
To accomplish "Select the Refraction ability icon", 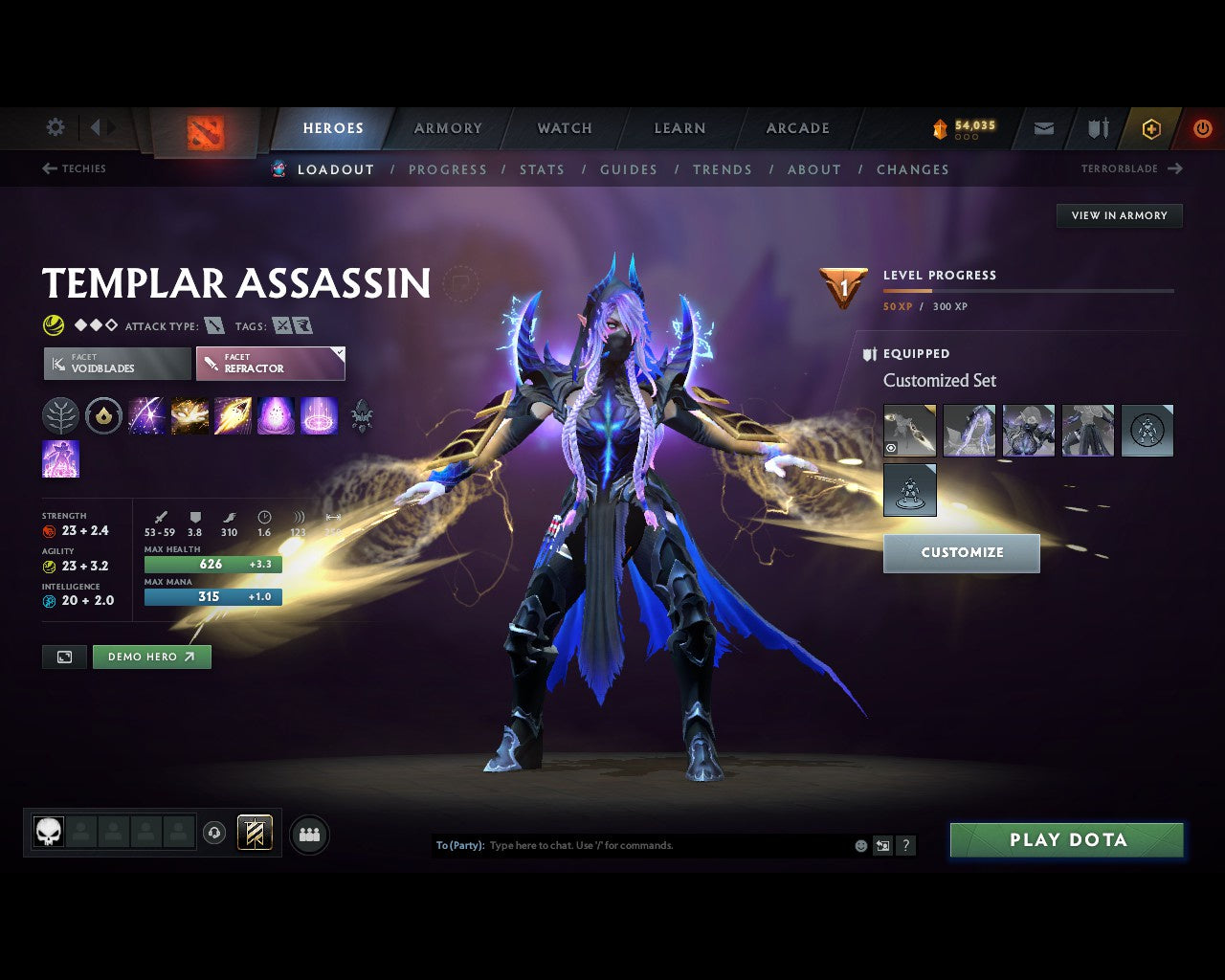I will coord(146,415).
